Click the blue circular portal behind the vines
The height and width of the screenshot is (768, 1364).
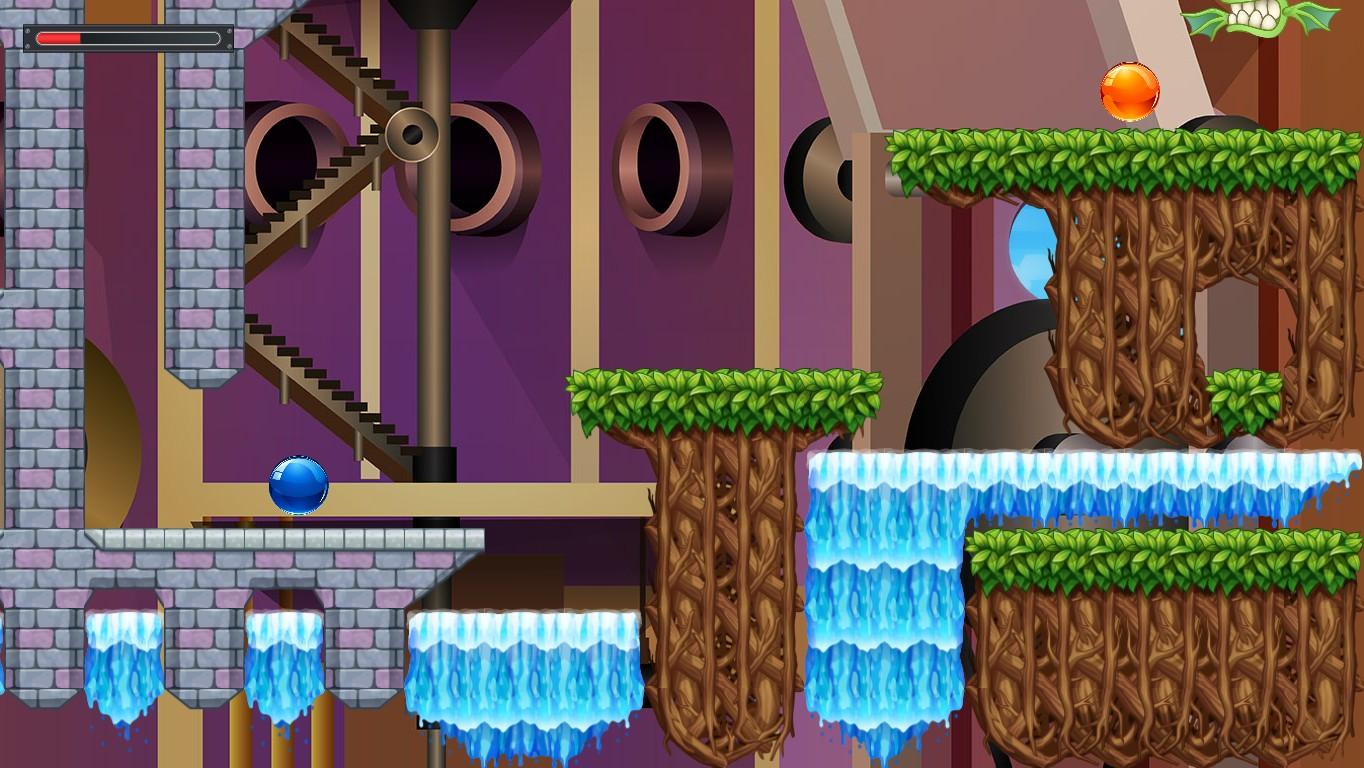click(1030, 247)
